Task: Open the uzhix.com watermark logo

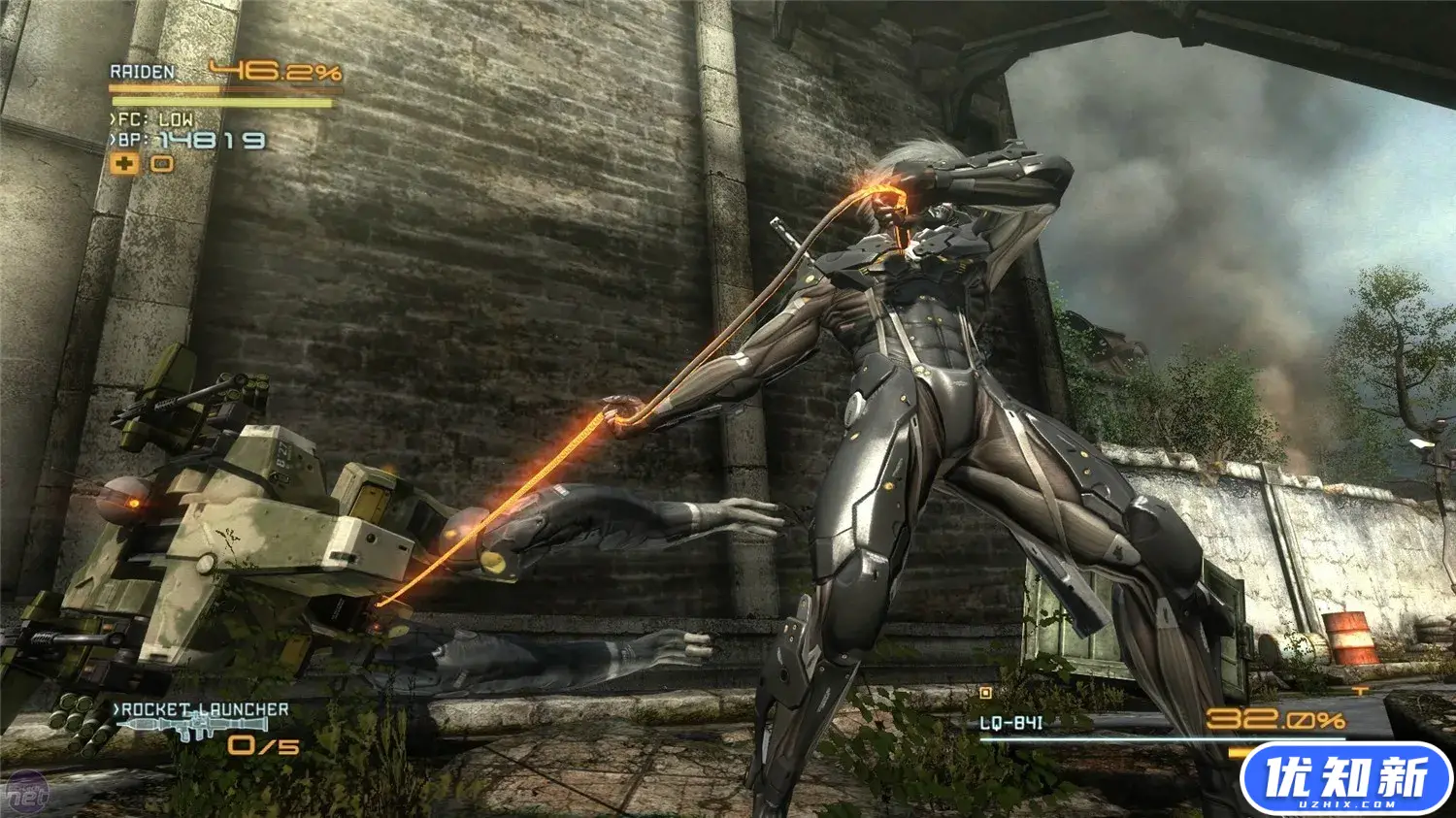Action: (1345, 779)
